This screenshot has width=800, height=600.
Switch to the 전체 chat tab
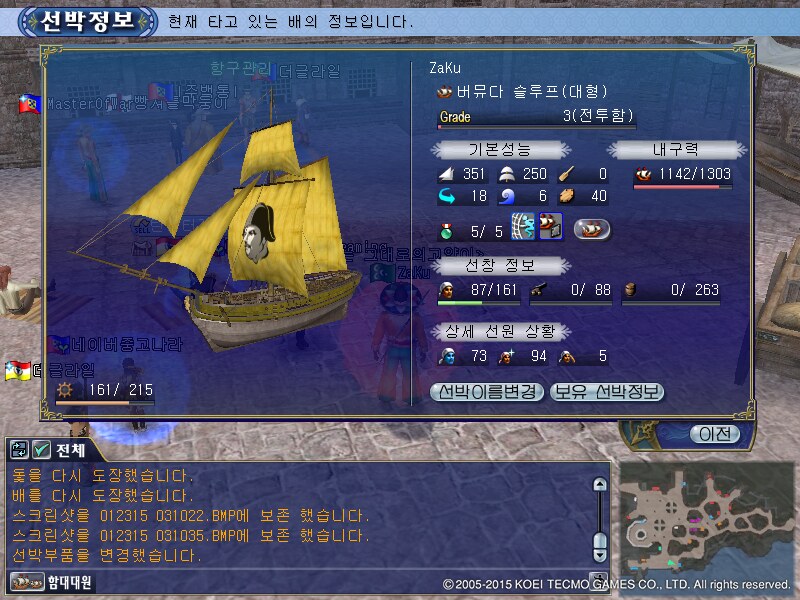pyautogui.click(x=72, y=449)
